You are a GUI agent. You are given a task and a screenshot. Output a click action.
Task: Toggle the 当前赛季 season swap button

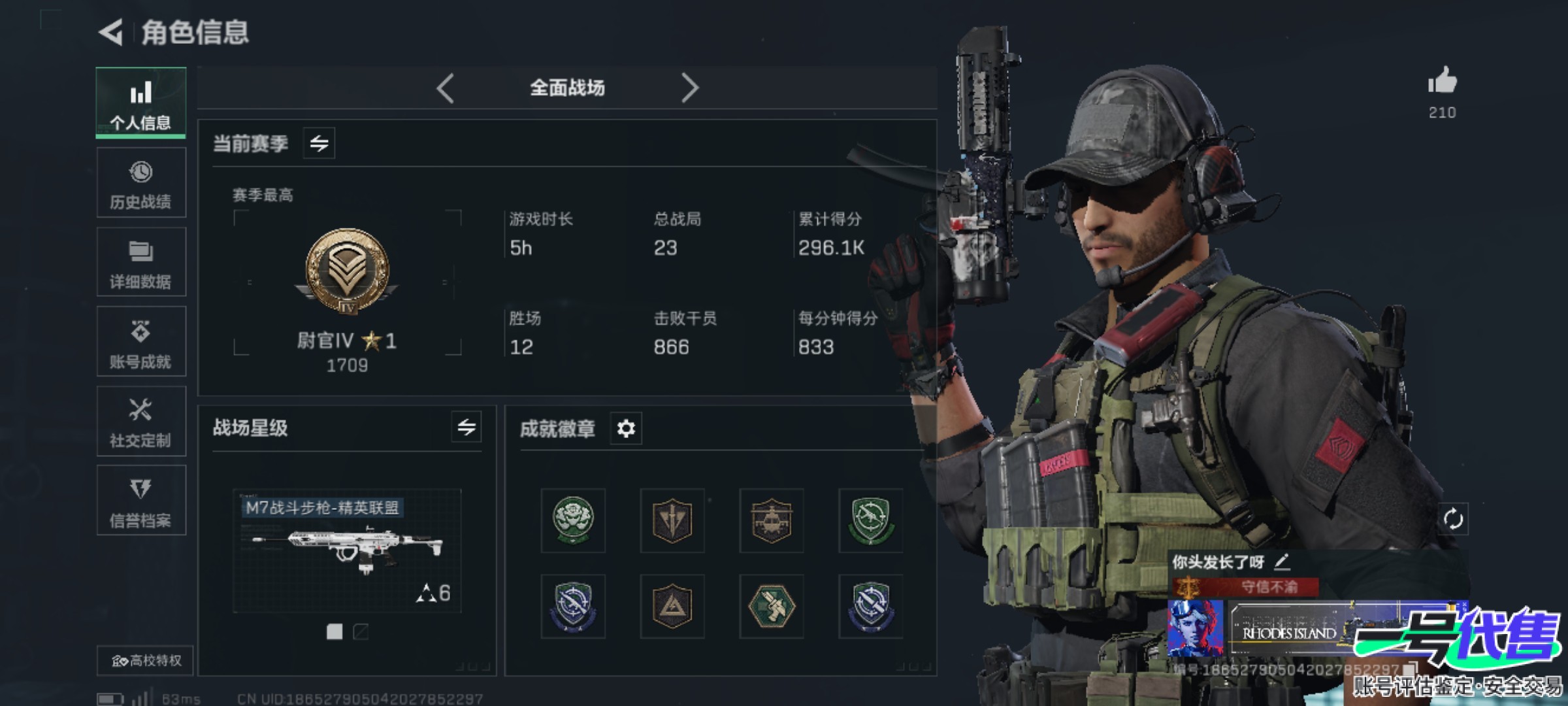pyautogui.click(x=319, y=143)
